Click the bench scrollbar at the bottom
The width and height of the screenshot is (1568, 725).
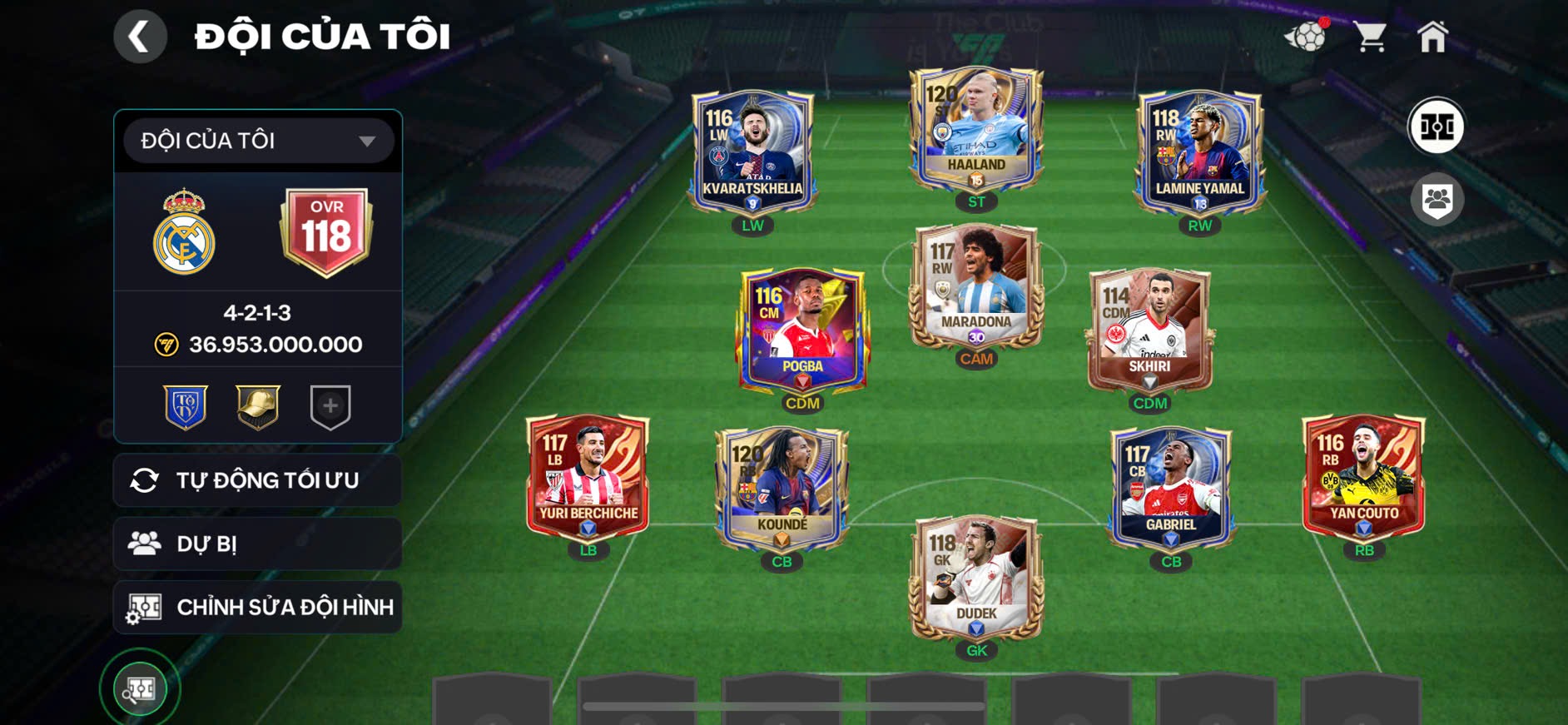[x=782, y=704]
